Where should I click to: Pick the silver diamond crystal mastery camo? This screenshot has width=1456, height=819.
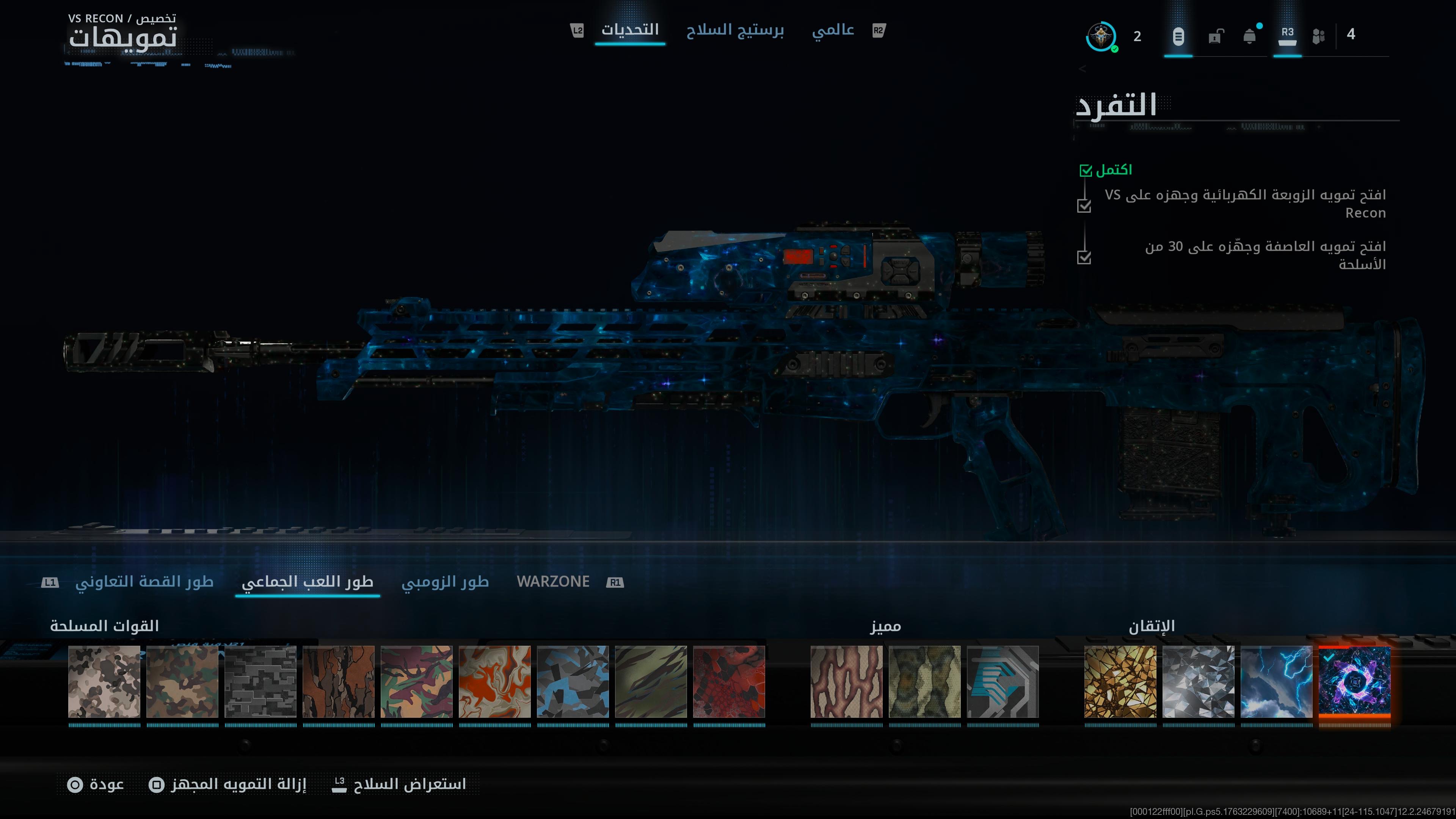coord(1198,682)
